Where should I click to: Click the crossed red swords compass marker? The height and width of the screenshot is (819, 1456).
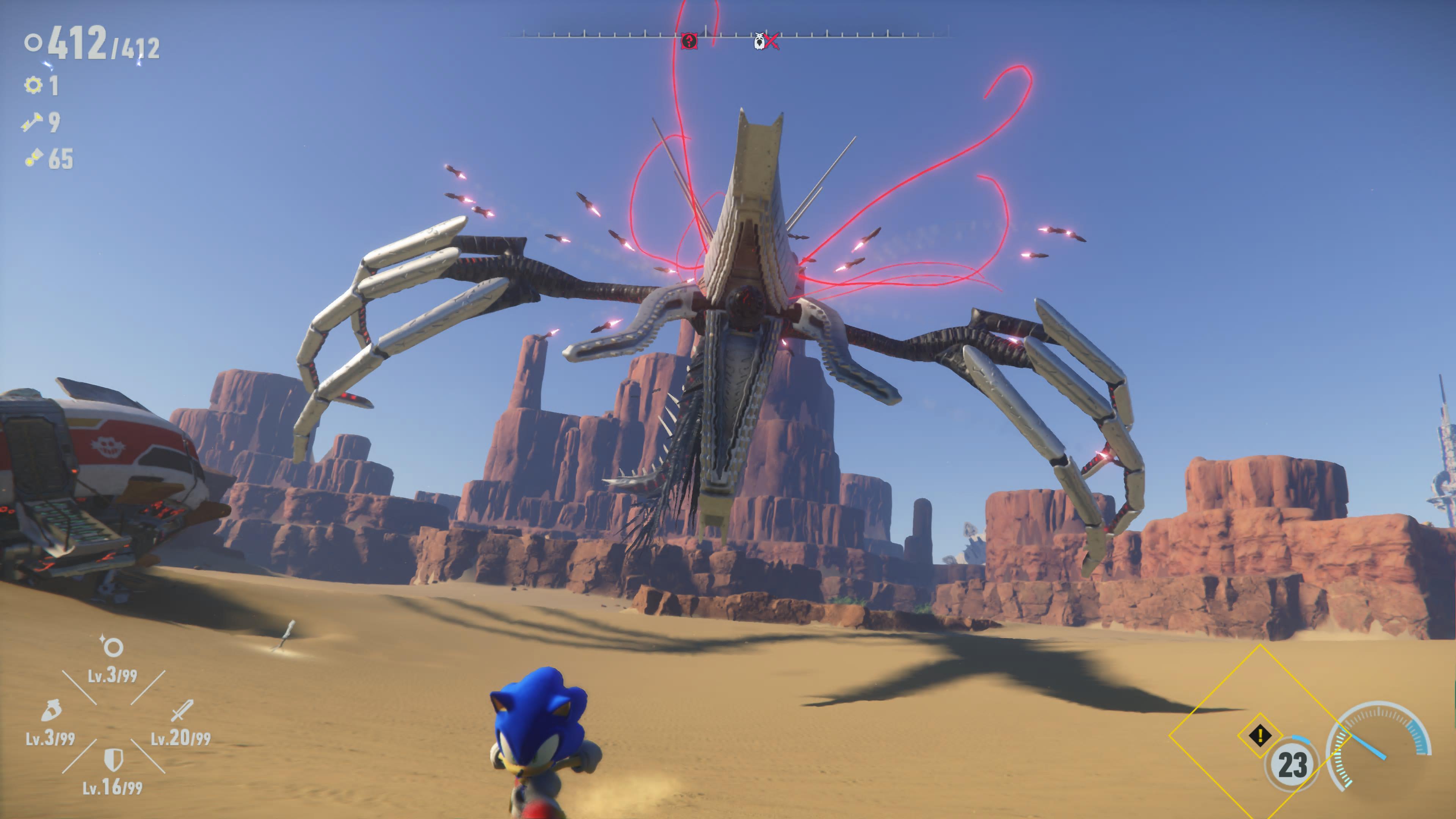click(x=772, y=41)
